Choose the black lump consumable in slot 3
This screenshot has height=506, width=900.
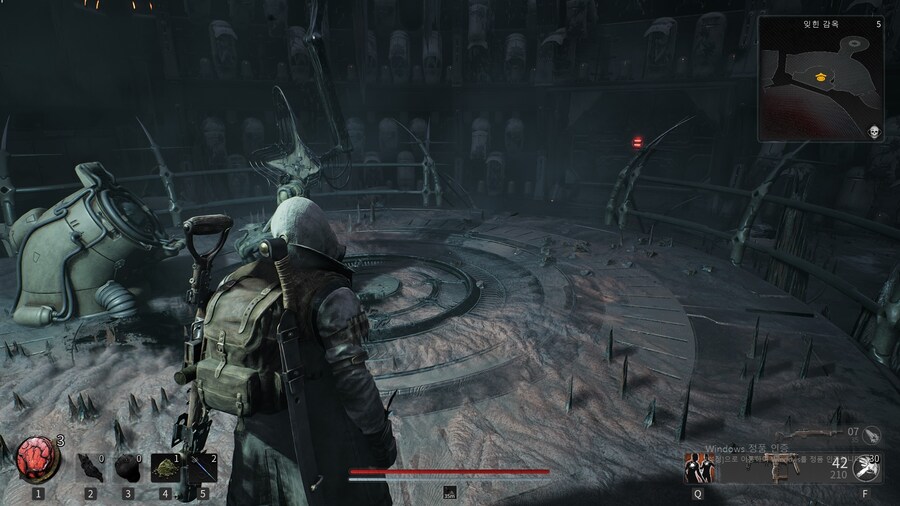click(128, 467)
